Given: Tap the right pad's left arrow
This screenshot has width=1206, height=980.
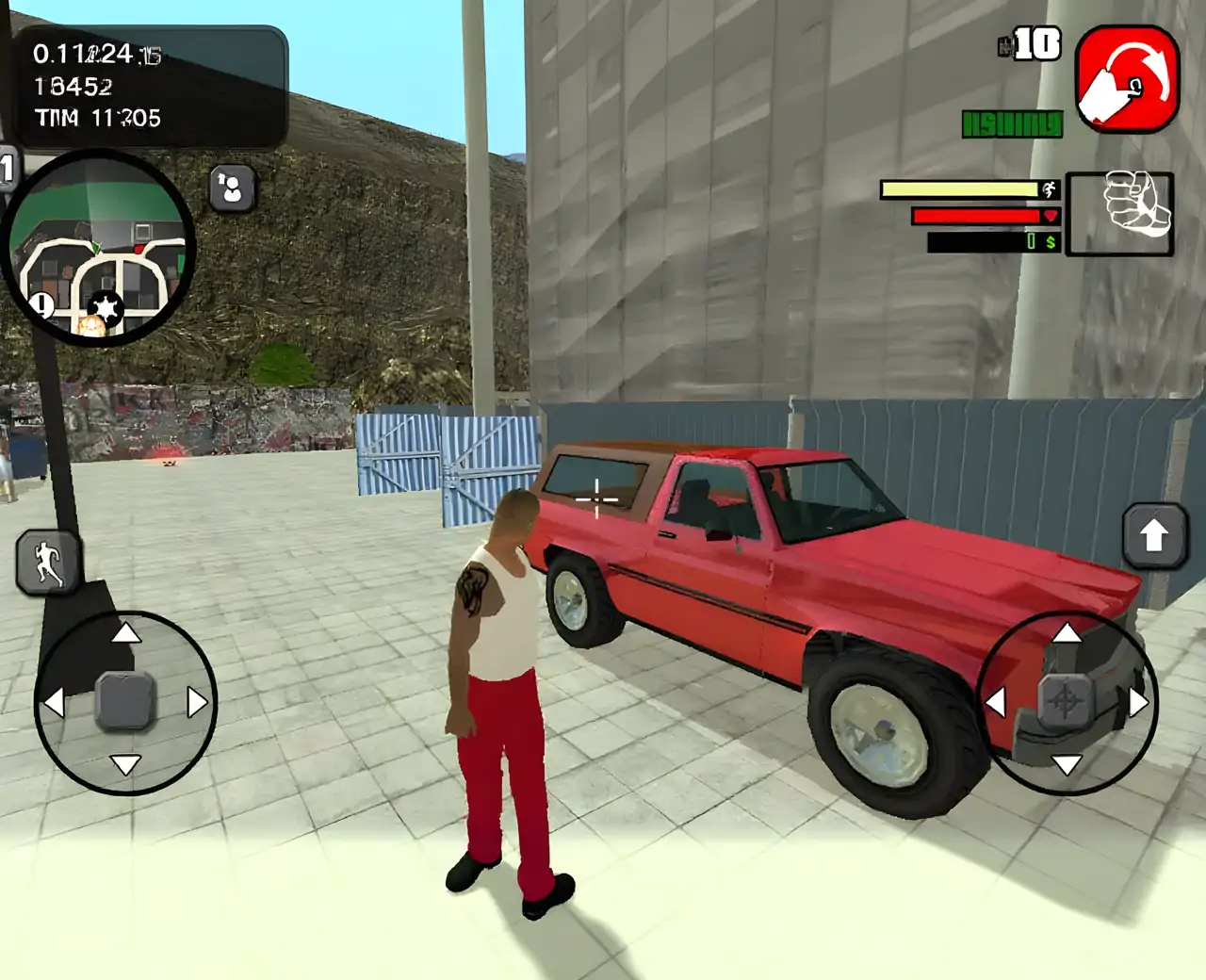Looking at the screenshot, I should (x=996, y=701).
